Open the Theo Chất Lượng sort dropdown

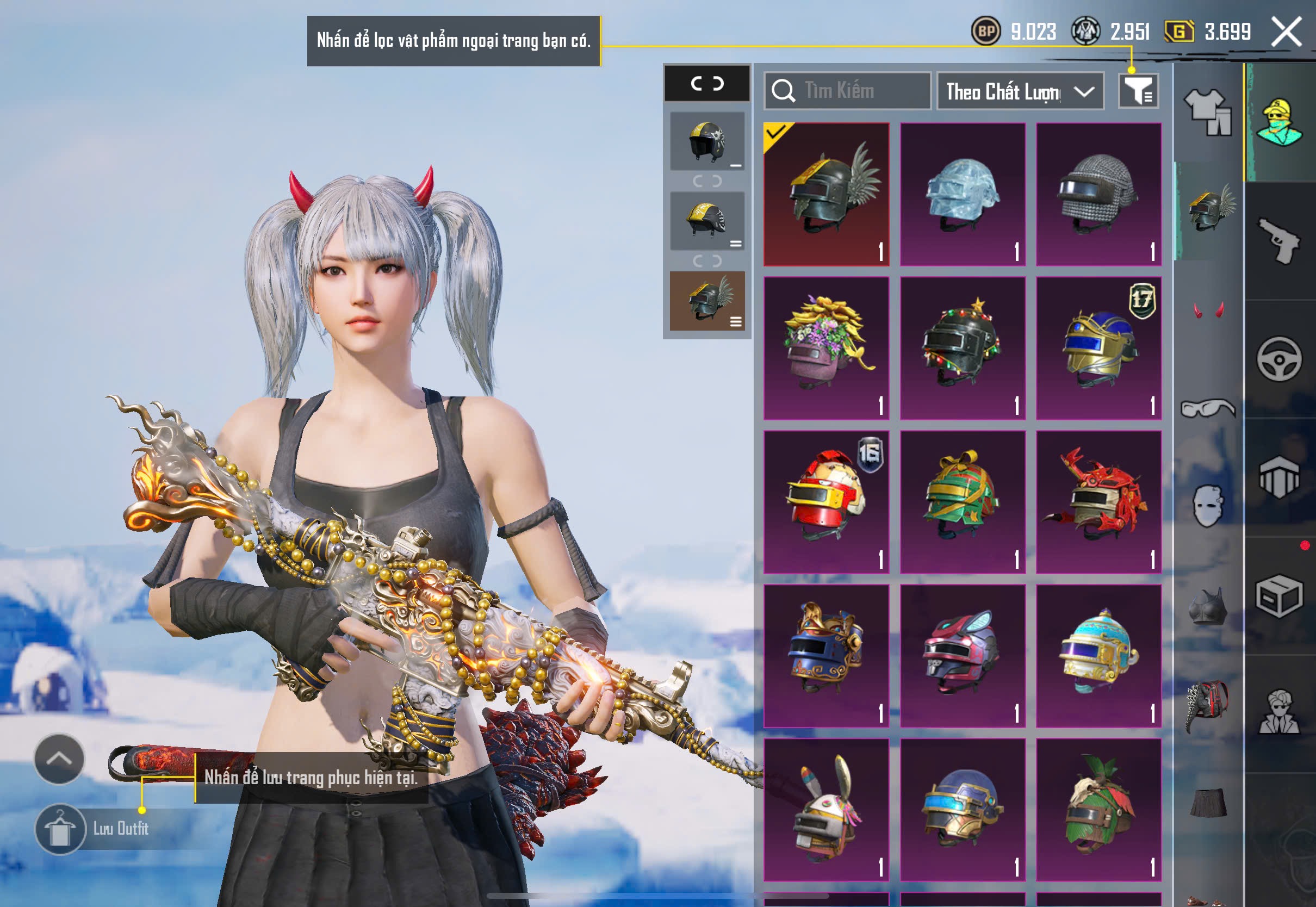(x=1020, y=91)
